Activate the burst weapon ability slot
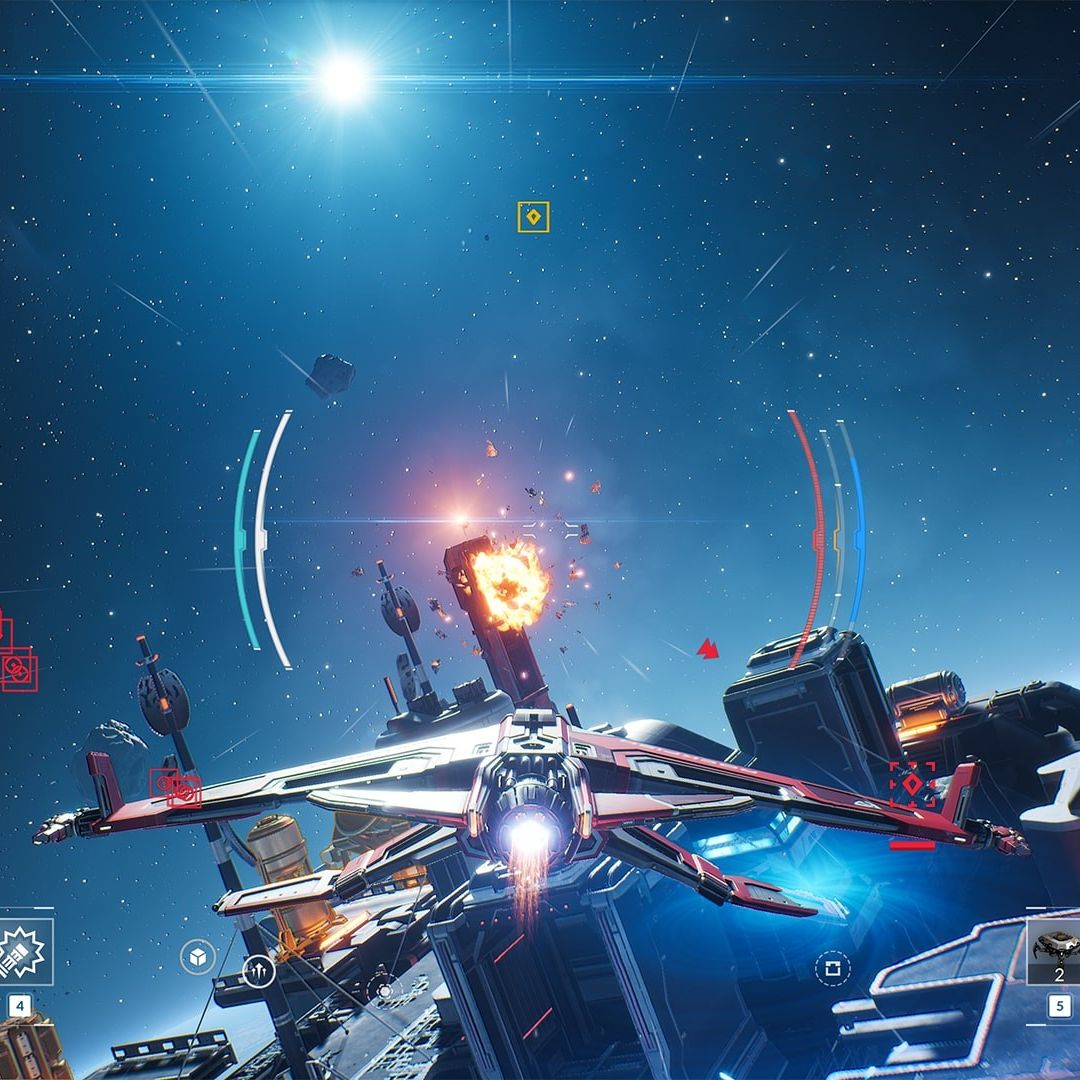The width and height of the screenshot is (1080, 1080). pyautogui.click(x=22, y=951)
